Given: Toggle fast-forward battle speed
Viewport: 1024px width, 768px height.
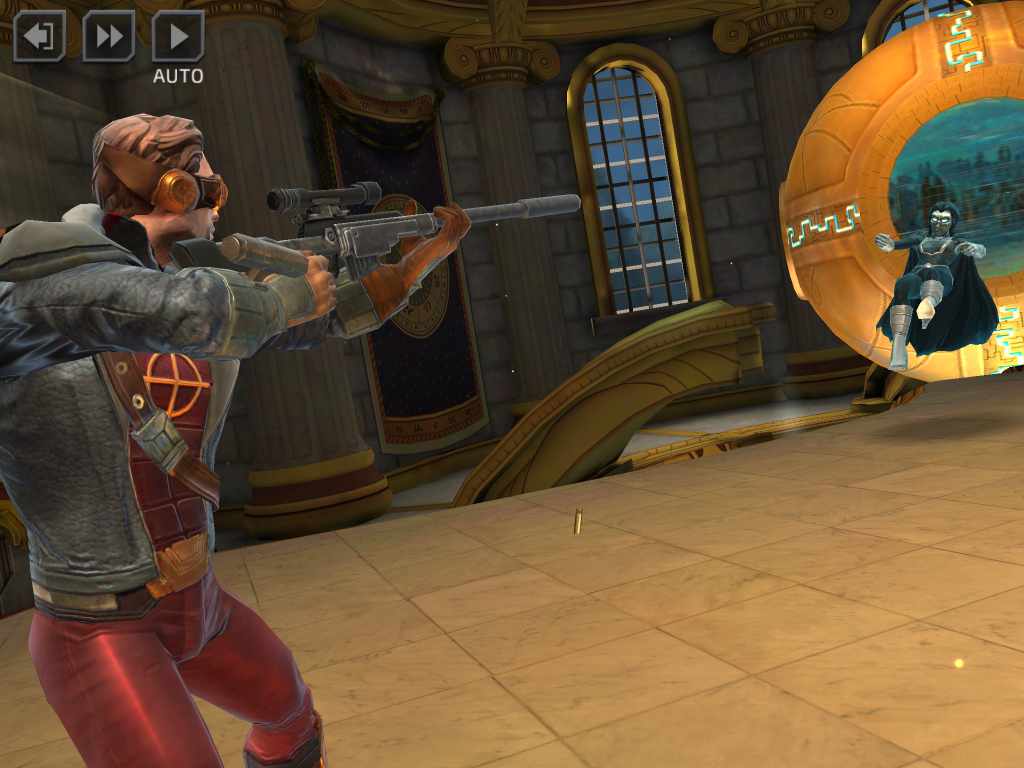Looking at the screenshot, I should click(108, 37).
